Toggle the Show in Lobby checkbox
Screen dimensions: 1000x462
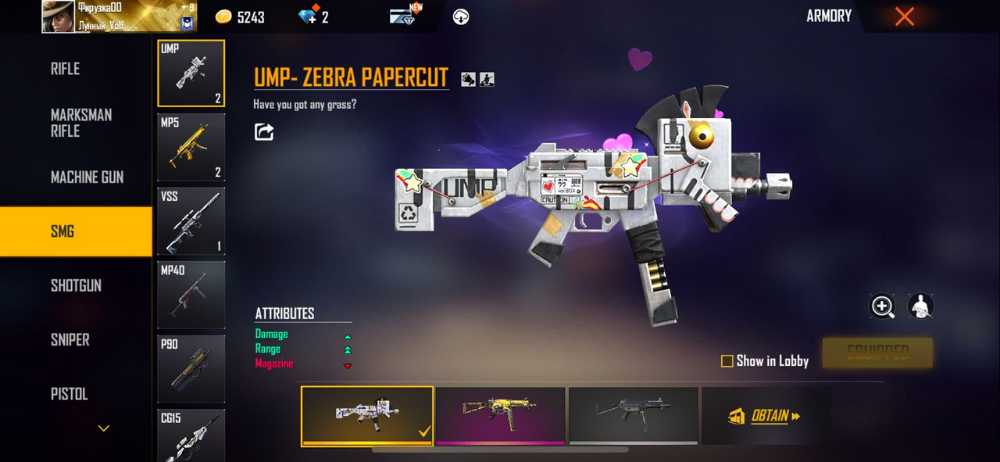727,361
